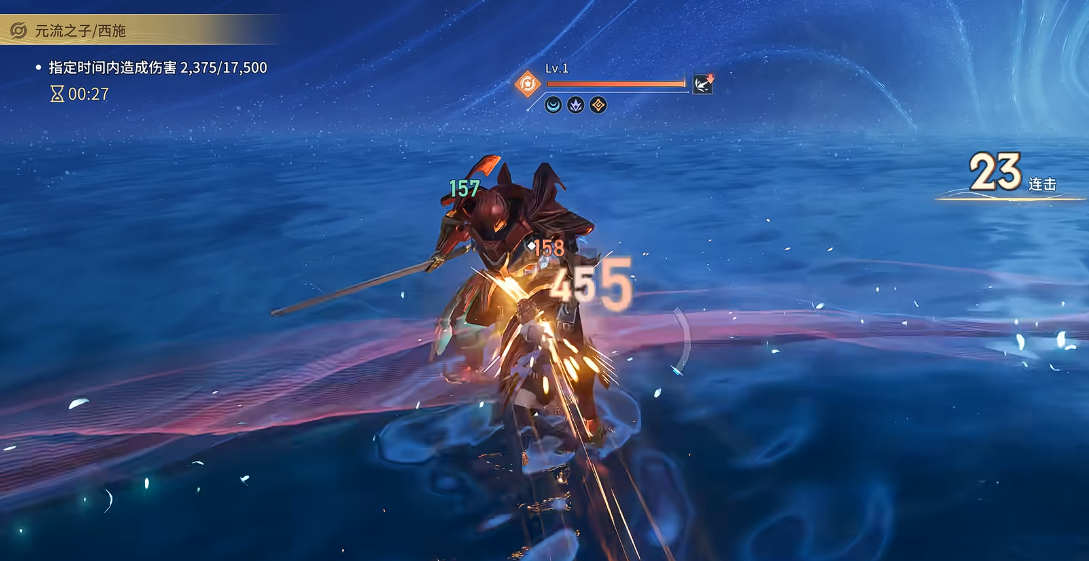Inspect the orange diamond swirl status icon
The width and height of the screenshot is (1089, 561).
(x=598, y=104)
